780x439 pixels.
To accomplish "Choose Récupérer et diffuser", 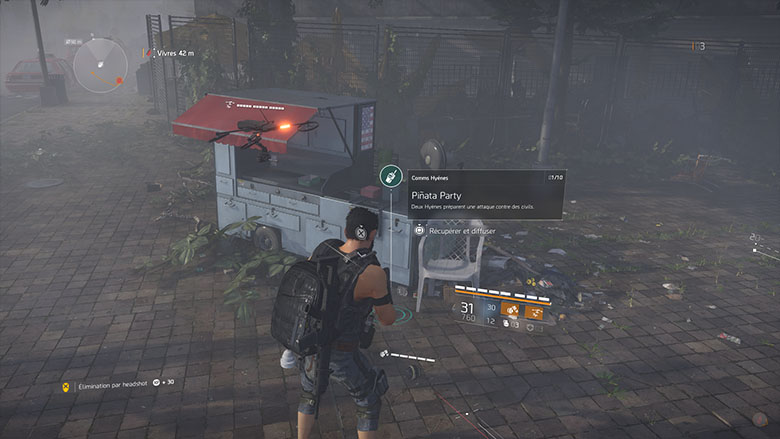I will [x=461, y=230].
